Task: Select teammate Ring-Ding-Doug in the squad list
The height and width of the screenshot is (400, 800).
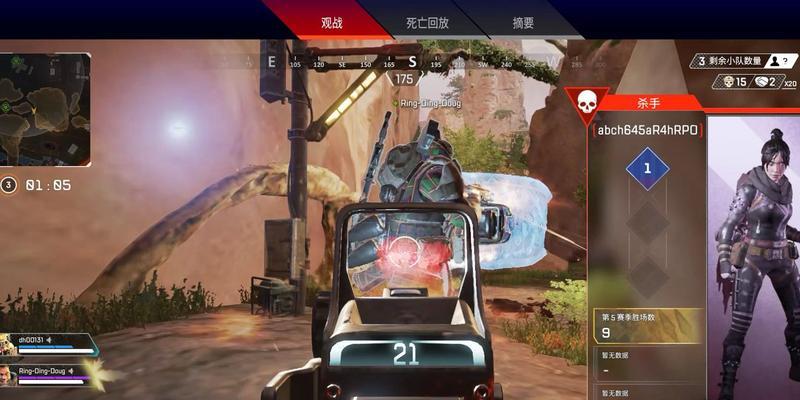Action: tap(50, 373)
